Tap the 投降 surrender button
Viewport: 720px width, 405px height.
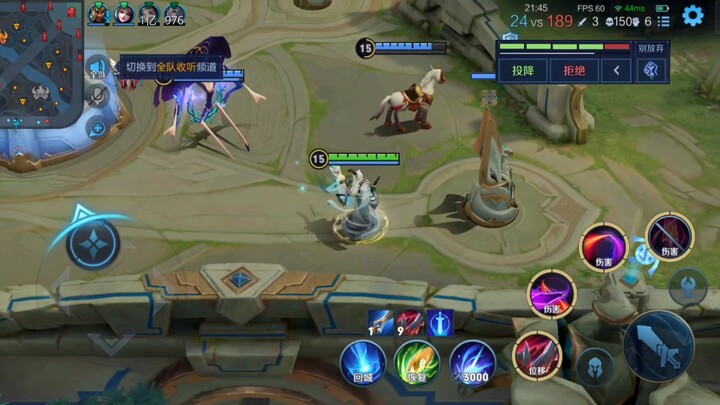click(x=522, y=70)
